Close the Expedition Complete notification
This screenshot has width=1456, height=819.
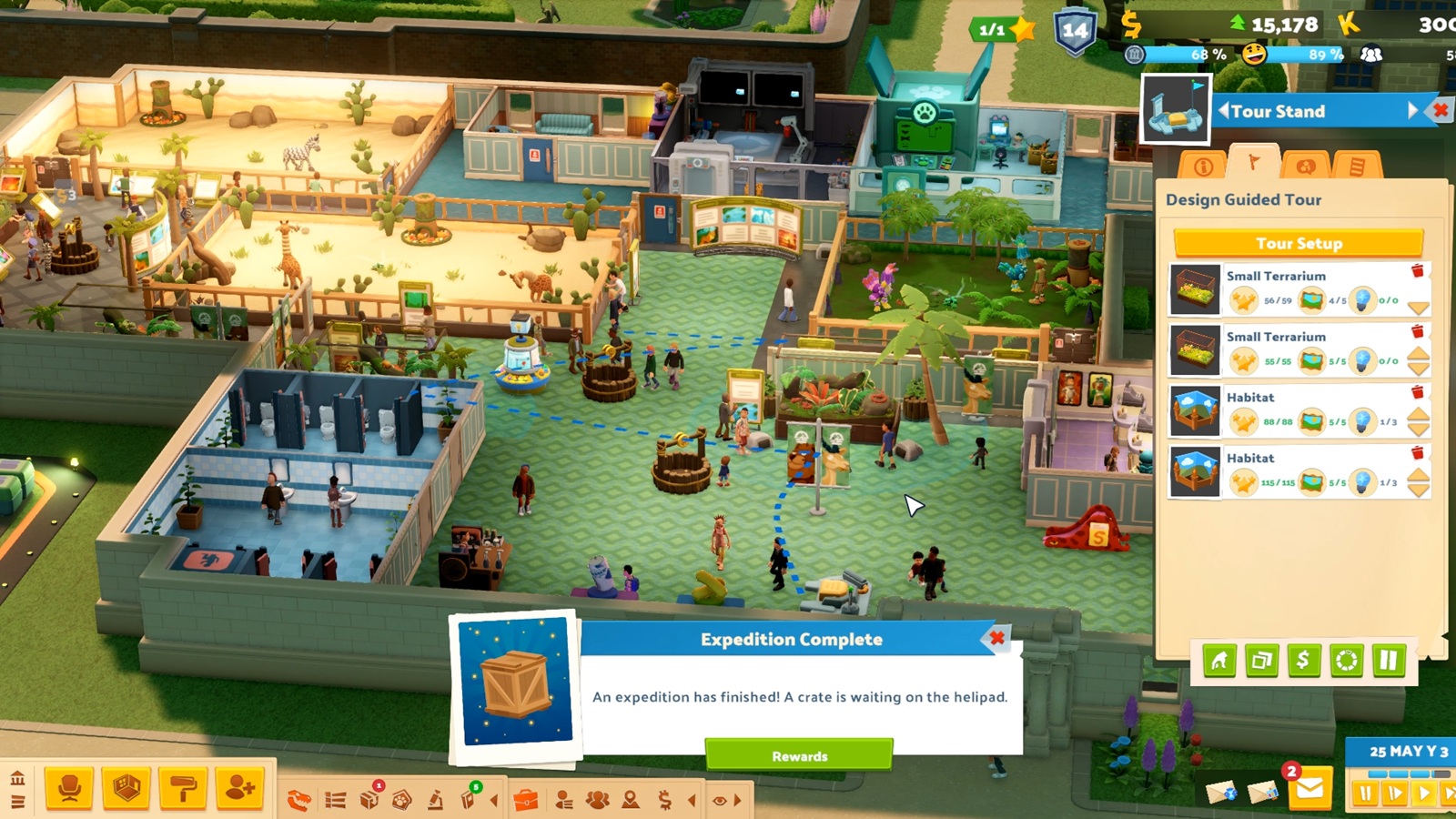click(997, 639)
